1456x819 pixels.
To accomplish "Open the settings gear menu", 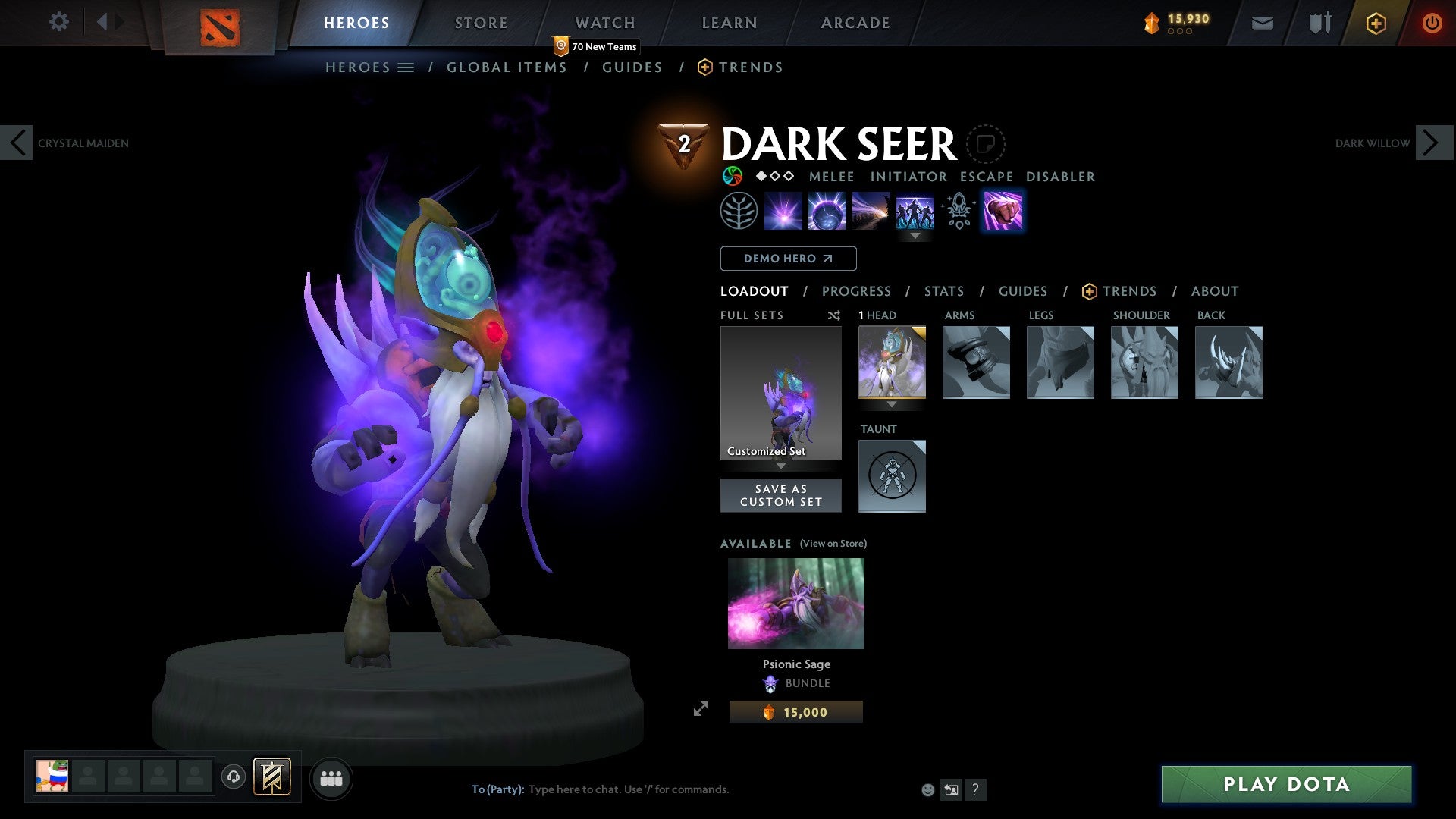I will coord(58,22).
